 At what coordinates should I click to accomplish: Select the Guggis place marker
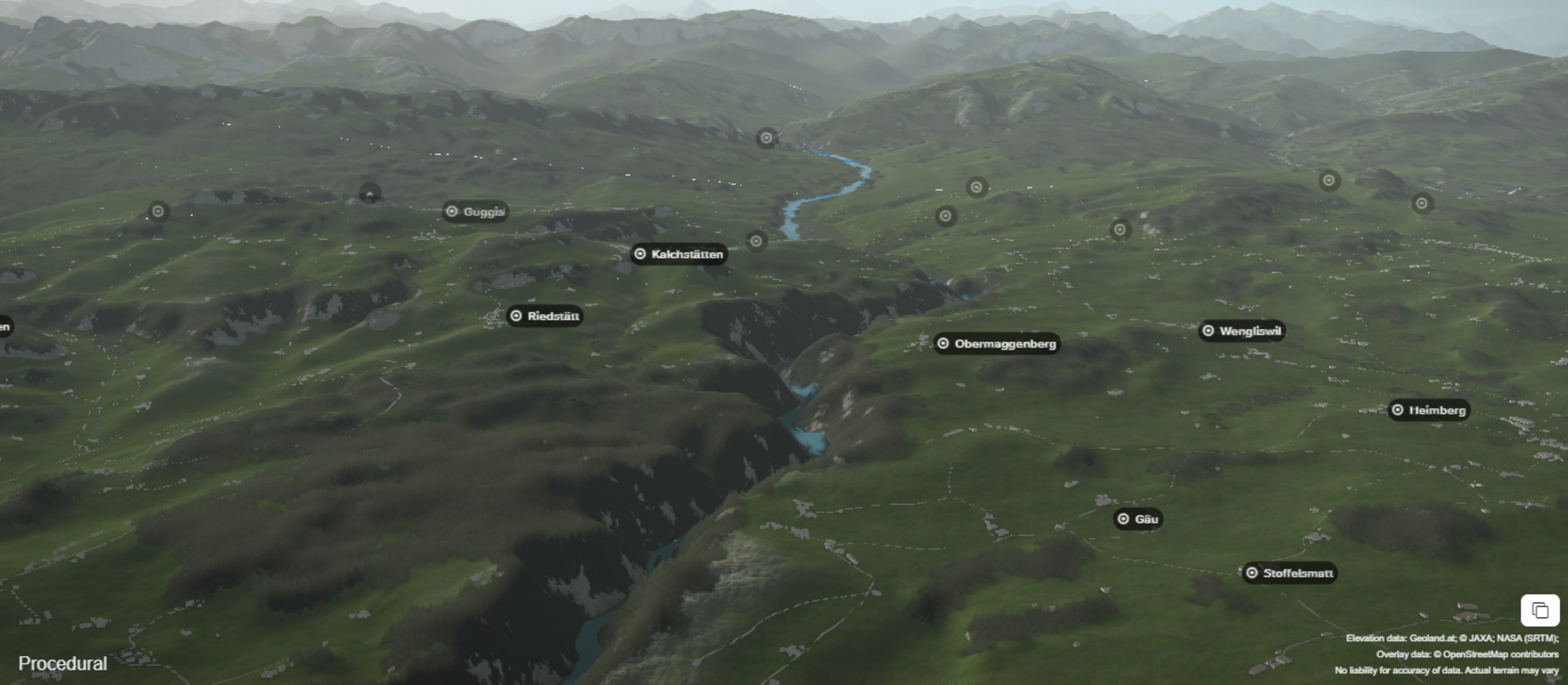pyautogui.click(x=476, y=212)
